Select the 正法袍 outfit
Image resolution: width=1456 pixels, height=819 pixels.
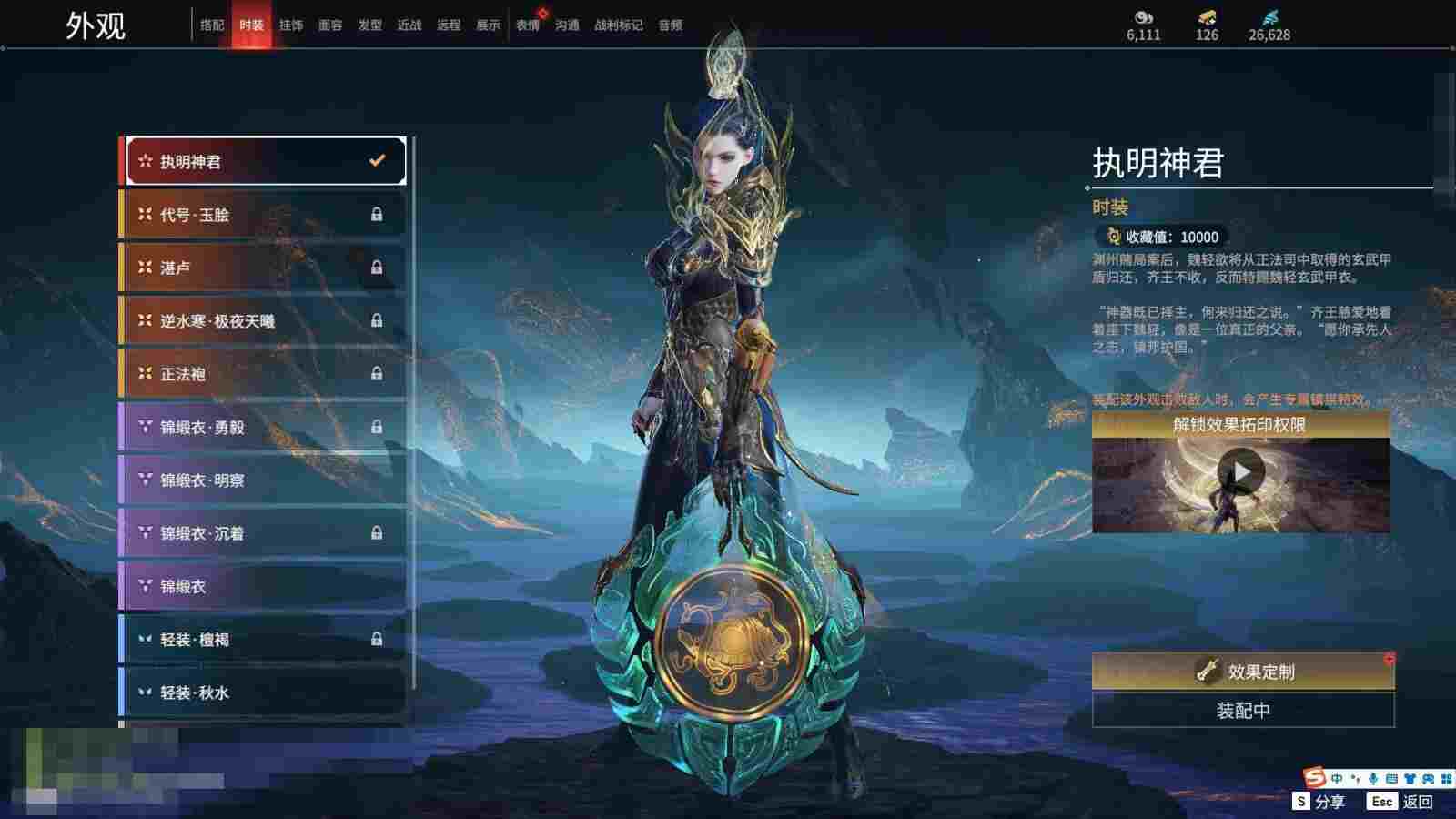(x=264, y=374)
